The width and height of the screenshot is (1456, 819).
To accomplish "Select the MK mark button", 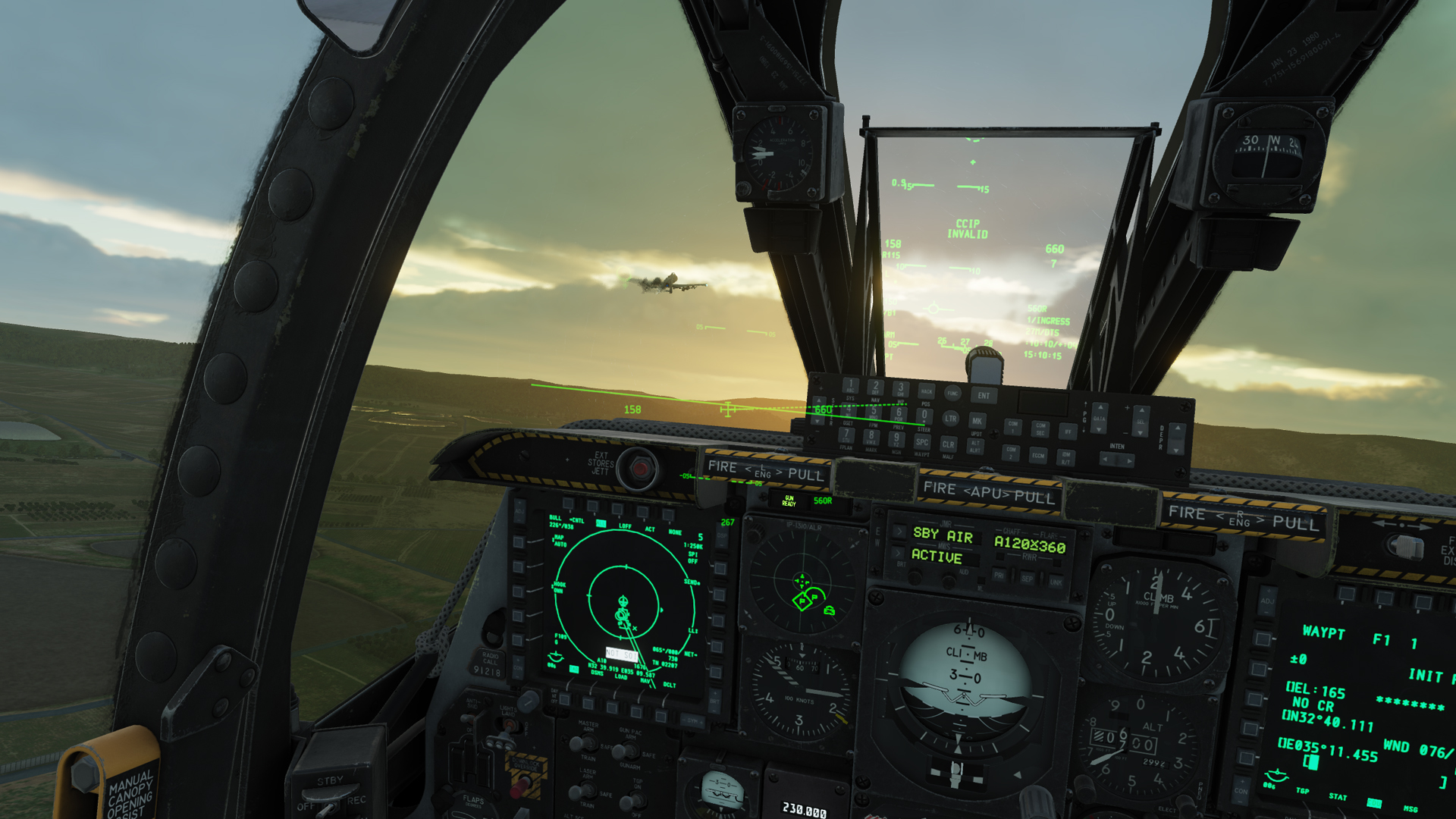I will click(977, 421).
